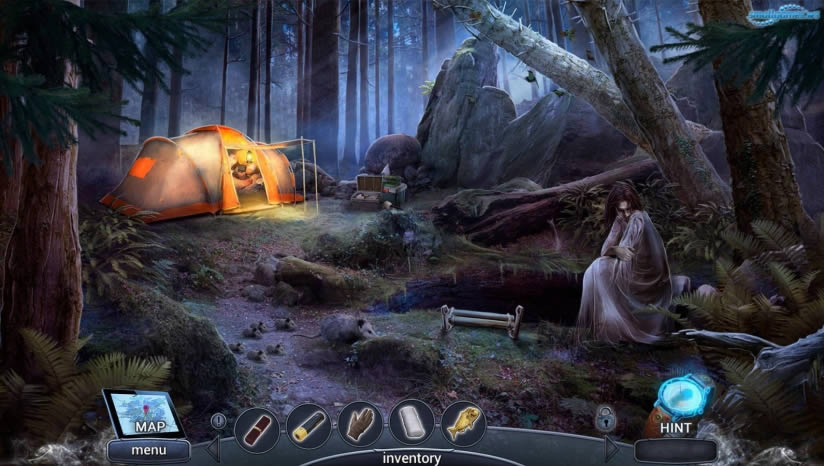Toggle the inventory padlock

(x=605, y=417)
